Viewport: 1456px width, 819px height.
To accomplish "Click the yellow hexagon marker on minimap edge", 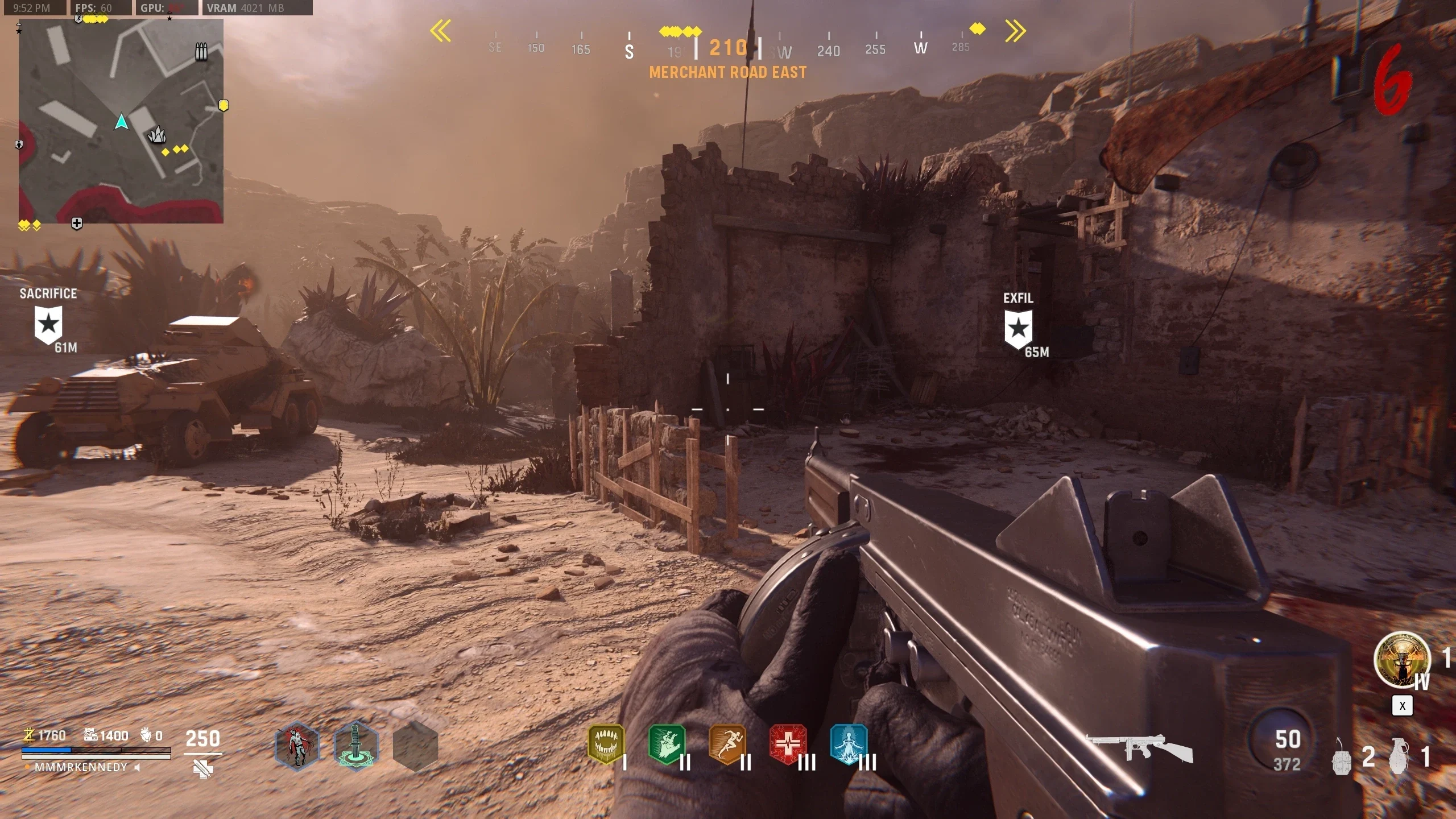I will [224, 105].
